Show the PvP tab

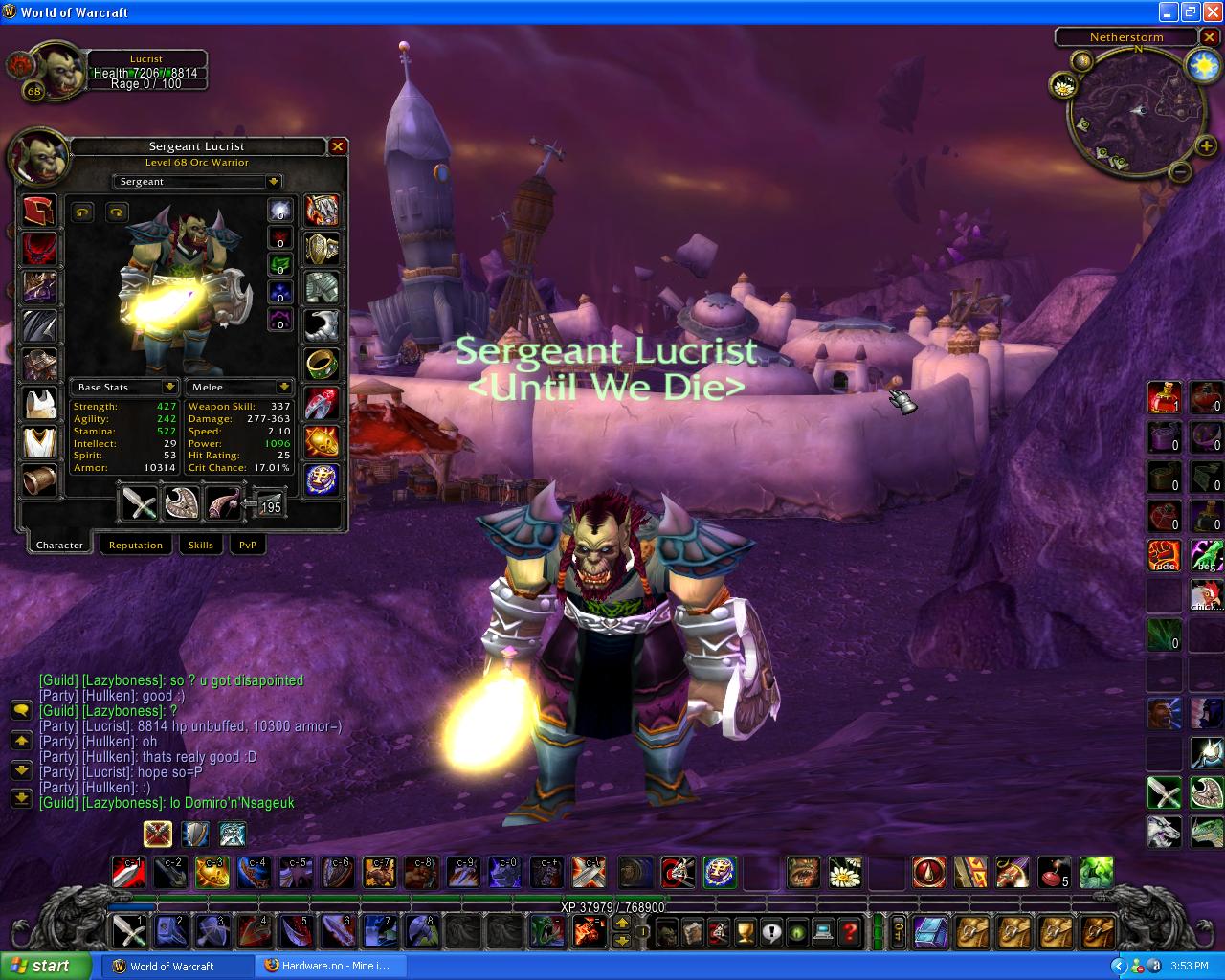[x=247, y=545]
